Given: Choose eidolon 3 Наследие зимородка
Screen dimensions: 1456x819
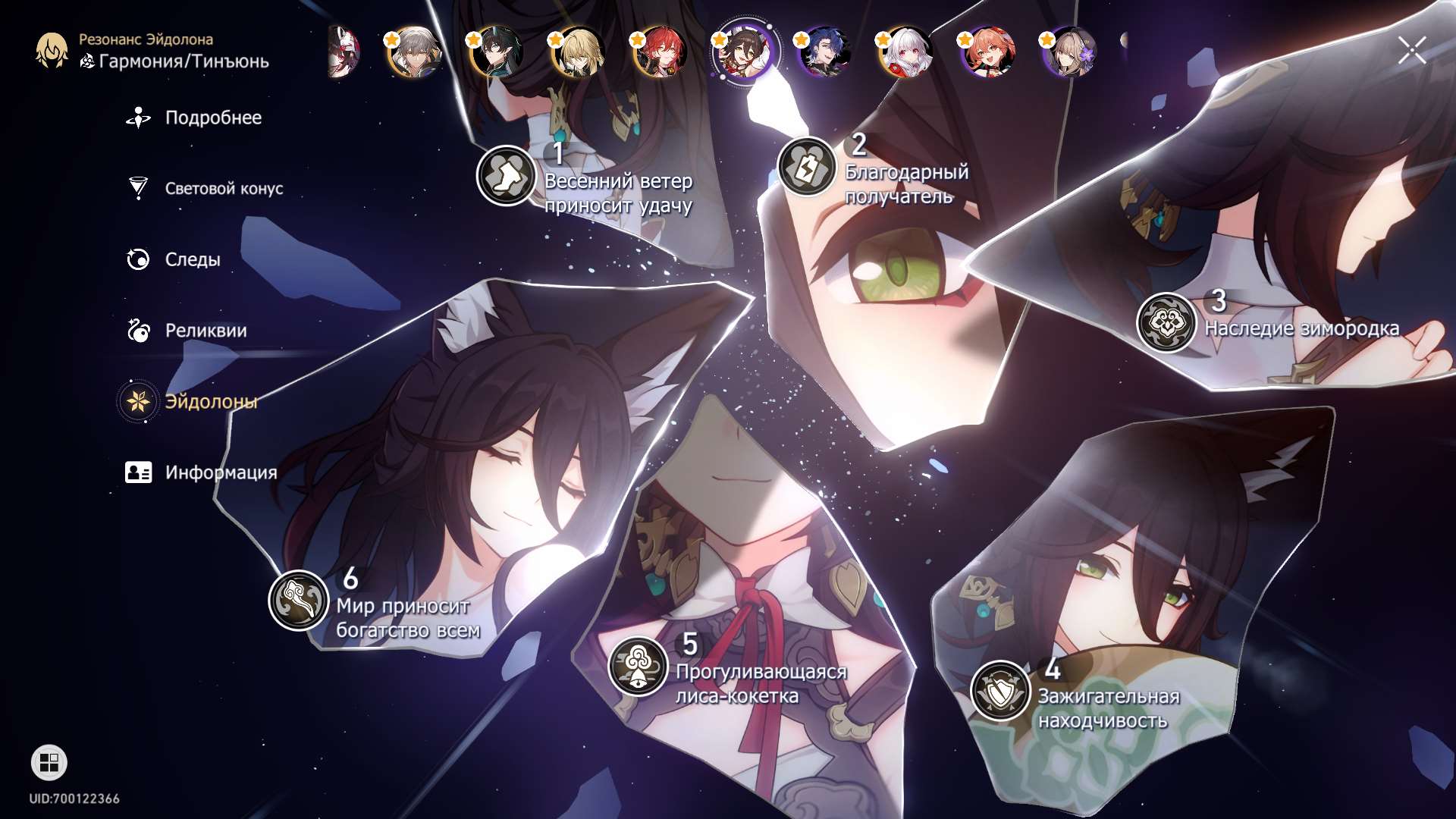Looking at the screenshot, I should pyautogui.click(x=1166, y=322).
